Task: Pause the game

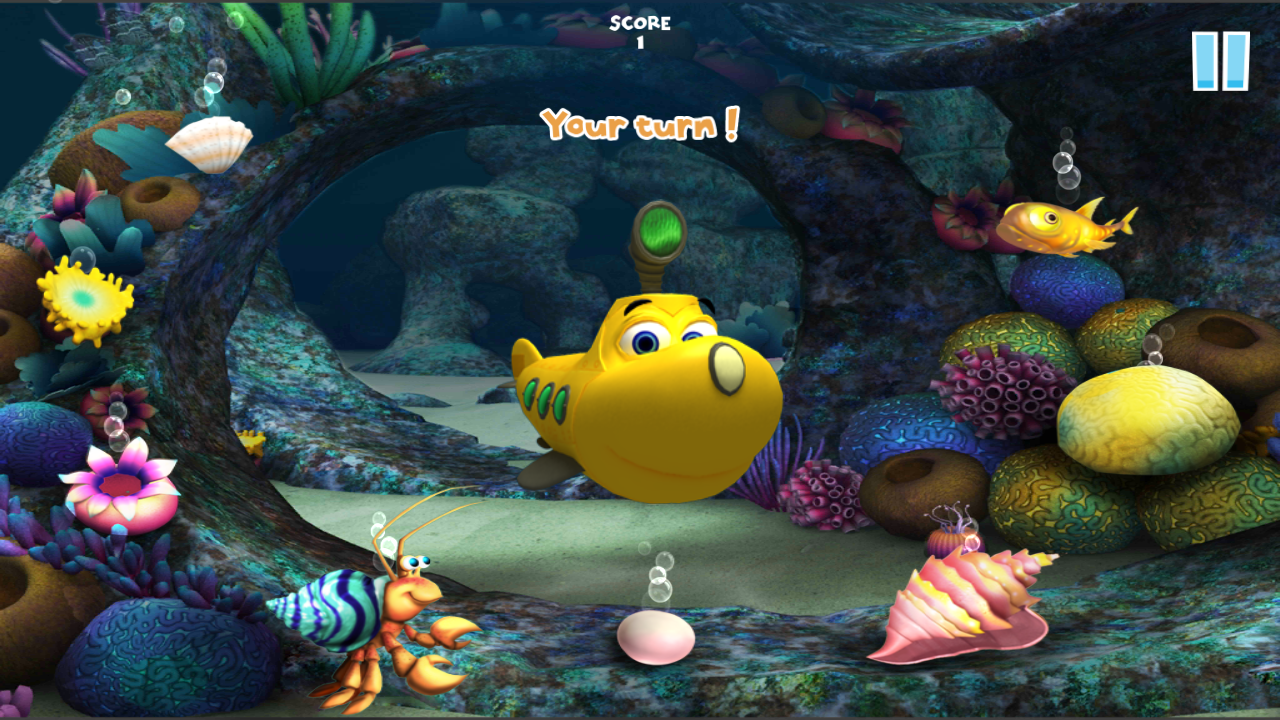Action: [1220, 61]
